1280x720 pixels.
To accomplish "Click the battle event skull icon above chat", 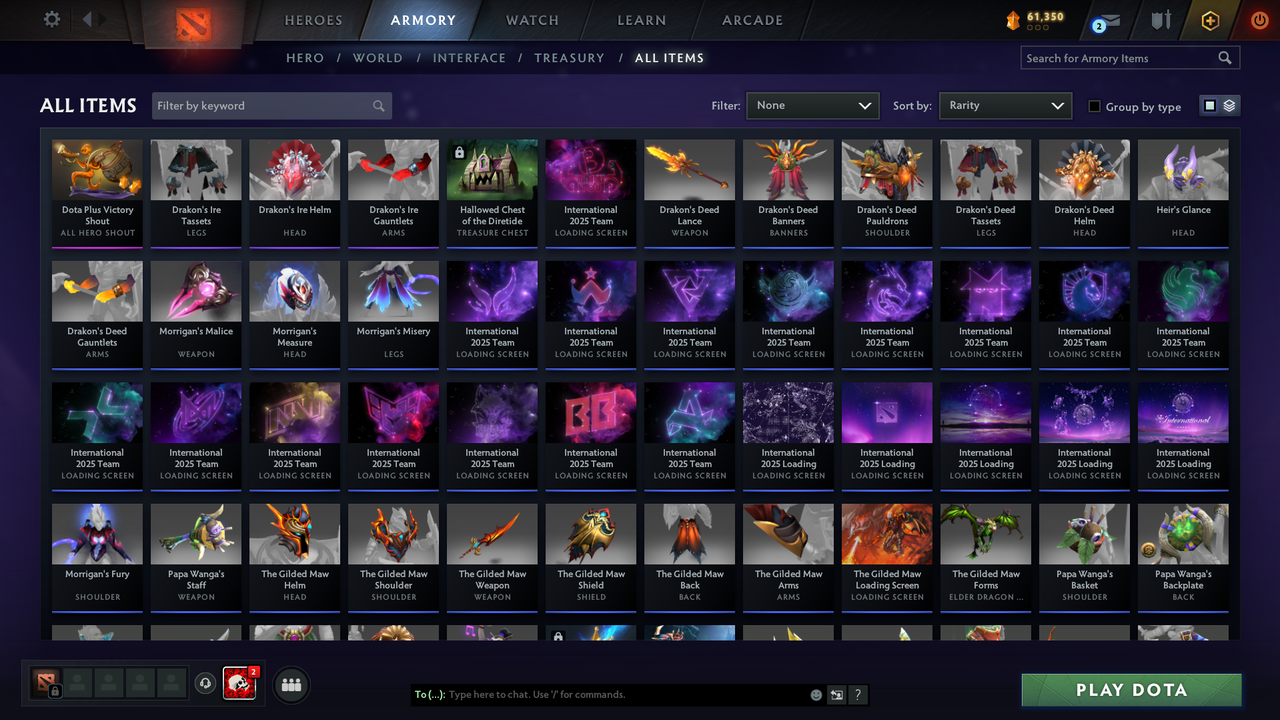I will point(239,684).
